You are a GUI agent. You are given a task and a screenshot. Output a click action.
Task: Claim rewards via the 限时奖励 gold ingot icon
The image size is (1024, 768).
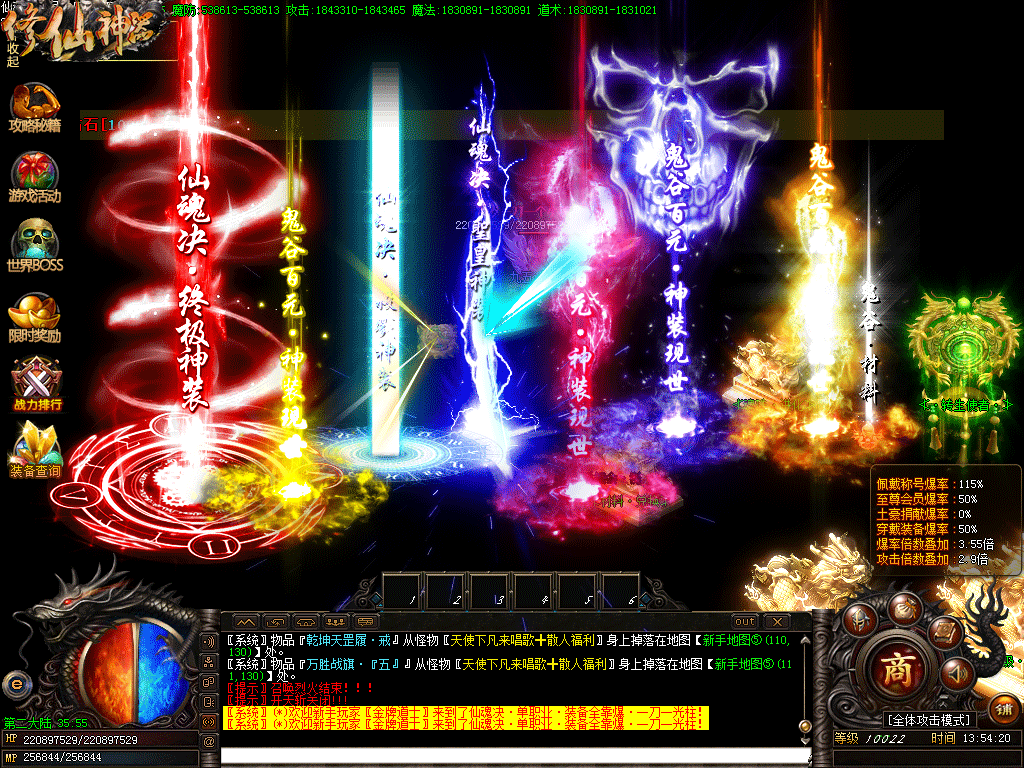pyautogui.click(x=34, y=316)
